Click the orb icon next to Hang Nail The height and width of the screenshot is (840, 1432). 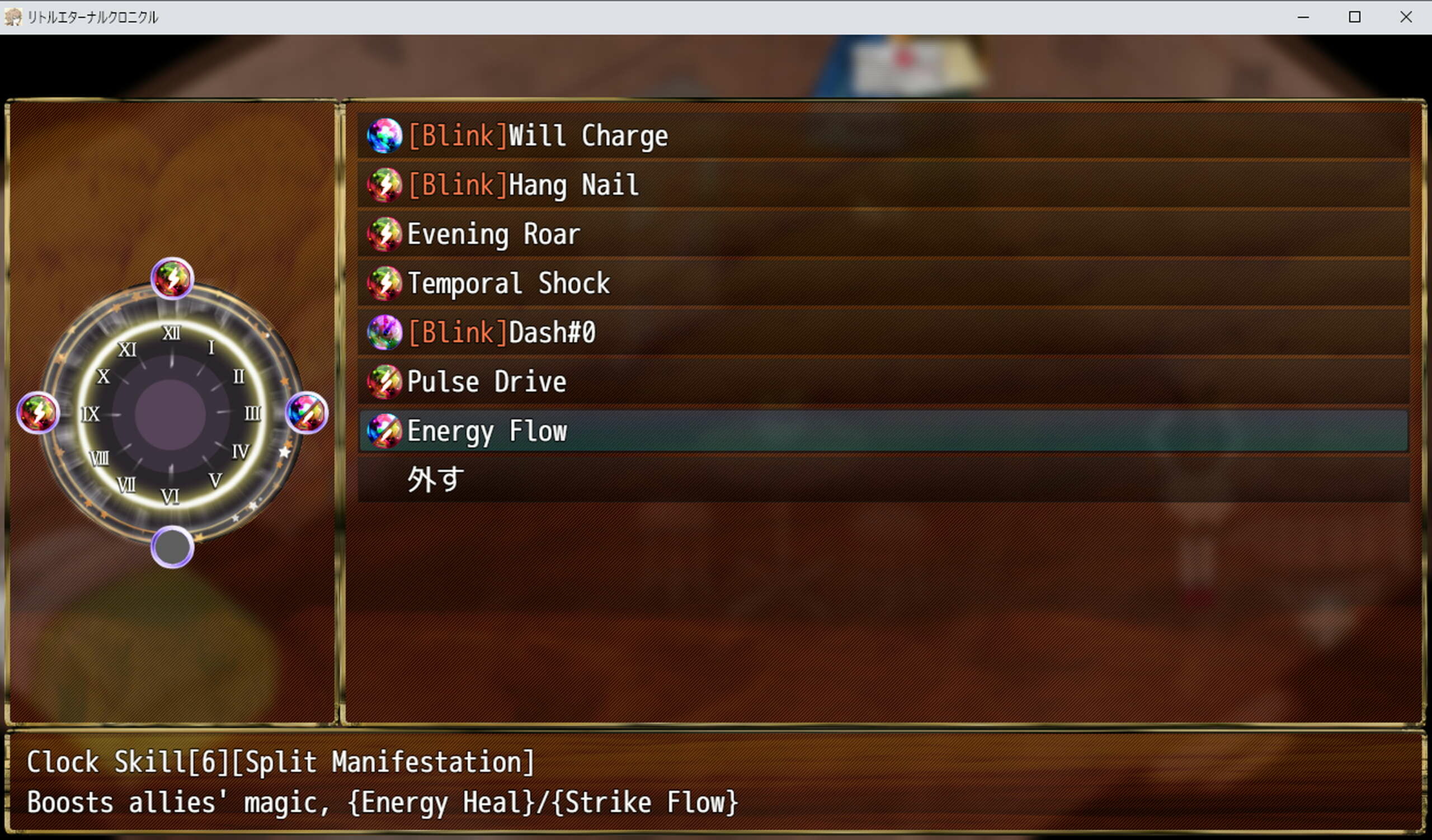pos(384,184)
